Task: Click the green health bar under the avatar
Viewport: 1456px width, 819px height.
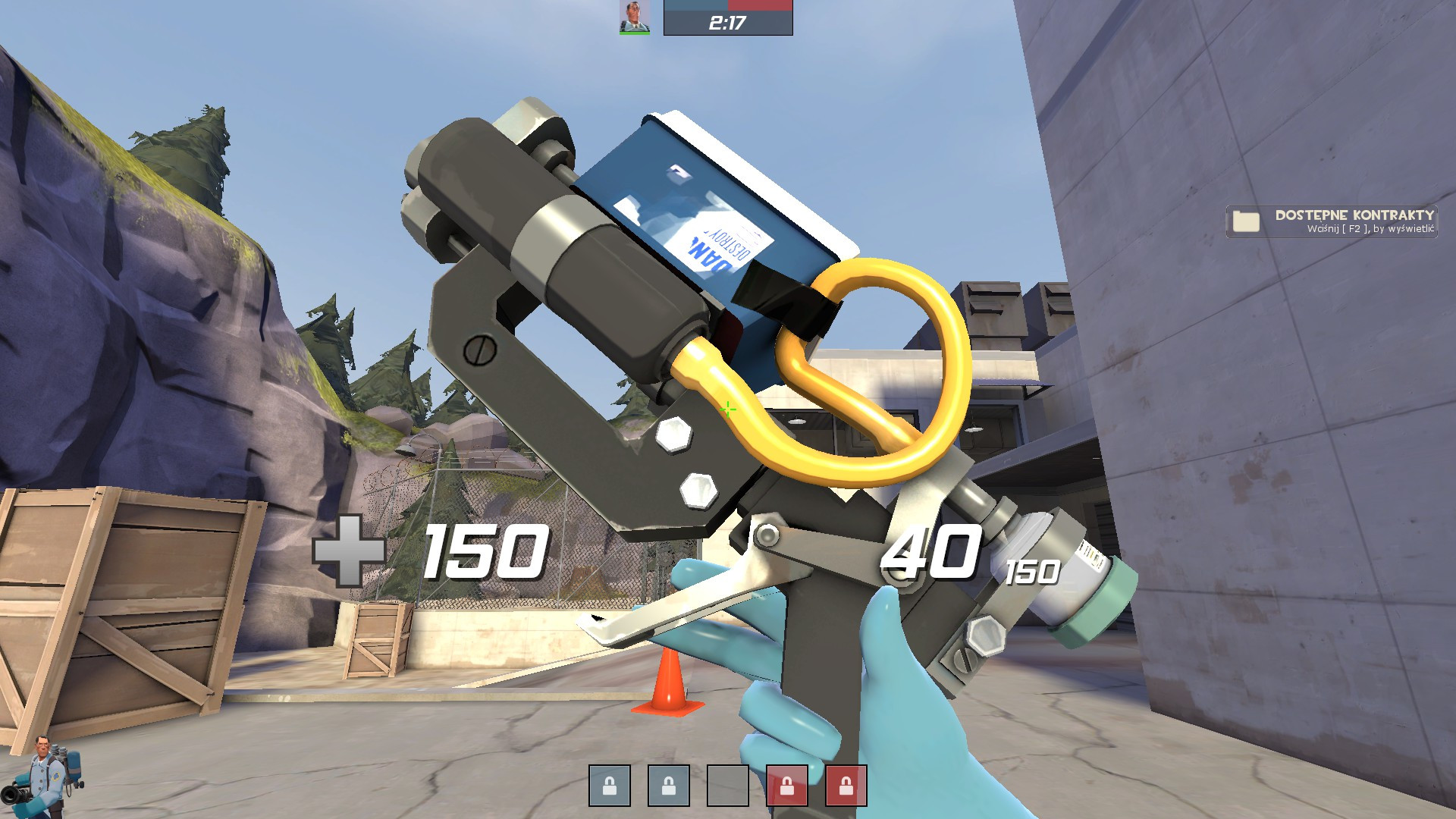Action: (634, 33)
